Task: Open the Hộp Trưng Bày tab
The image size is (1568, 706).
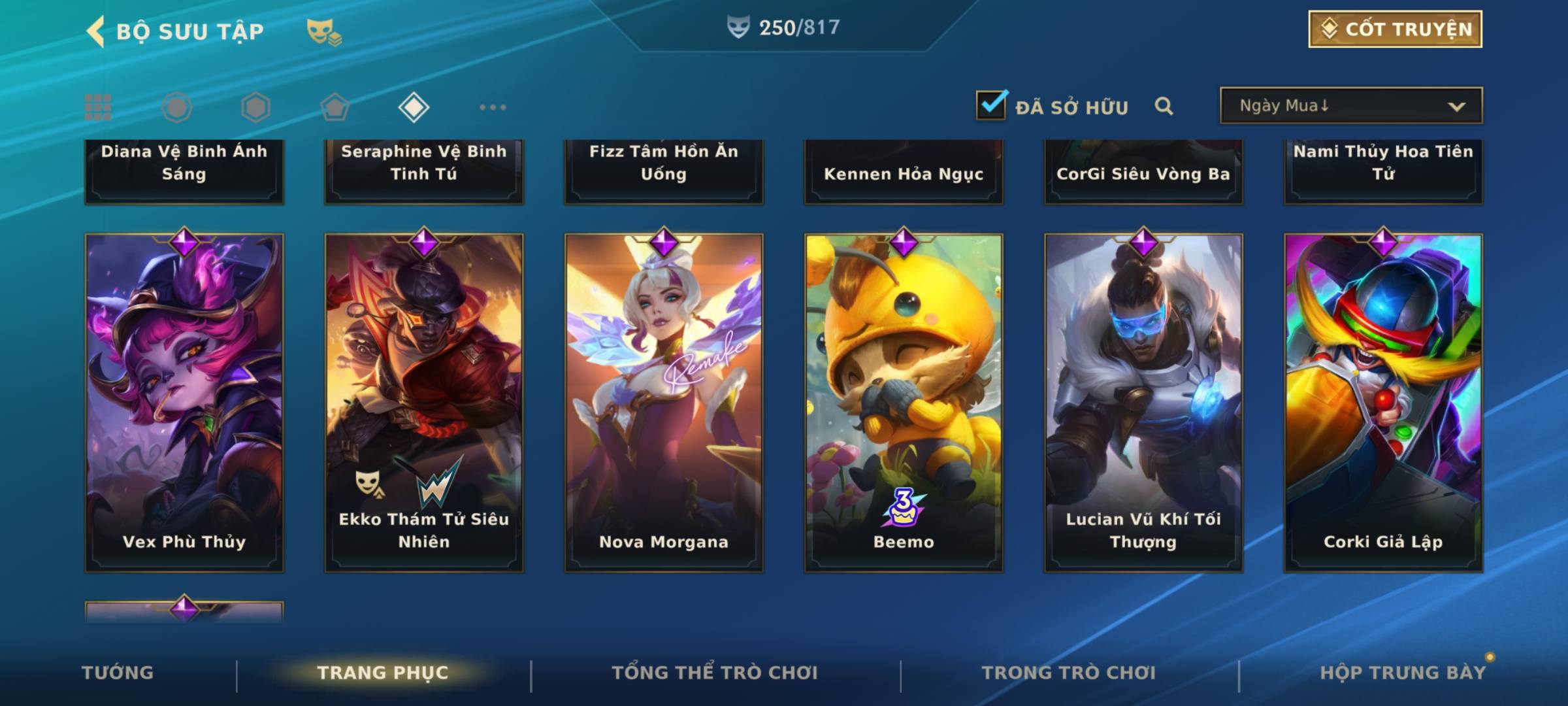Action: point(1403,673)
